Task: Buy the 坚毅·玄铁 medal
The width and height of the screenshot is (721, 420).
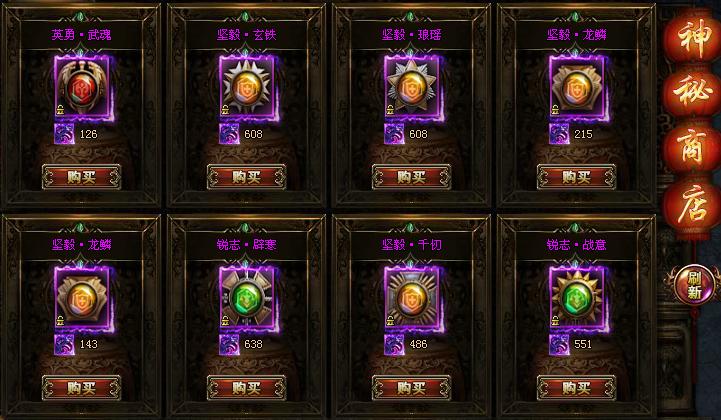Action: coord(246,177)
